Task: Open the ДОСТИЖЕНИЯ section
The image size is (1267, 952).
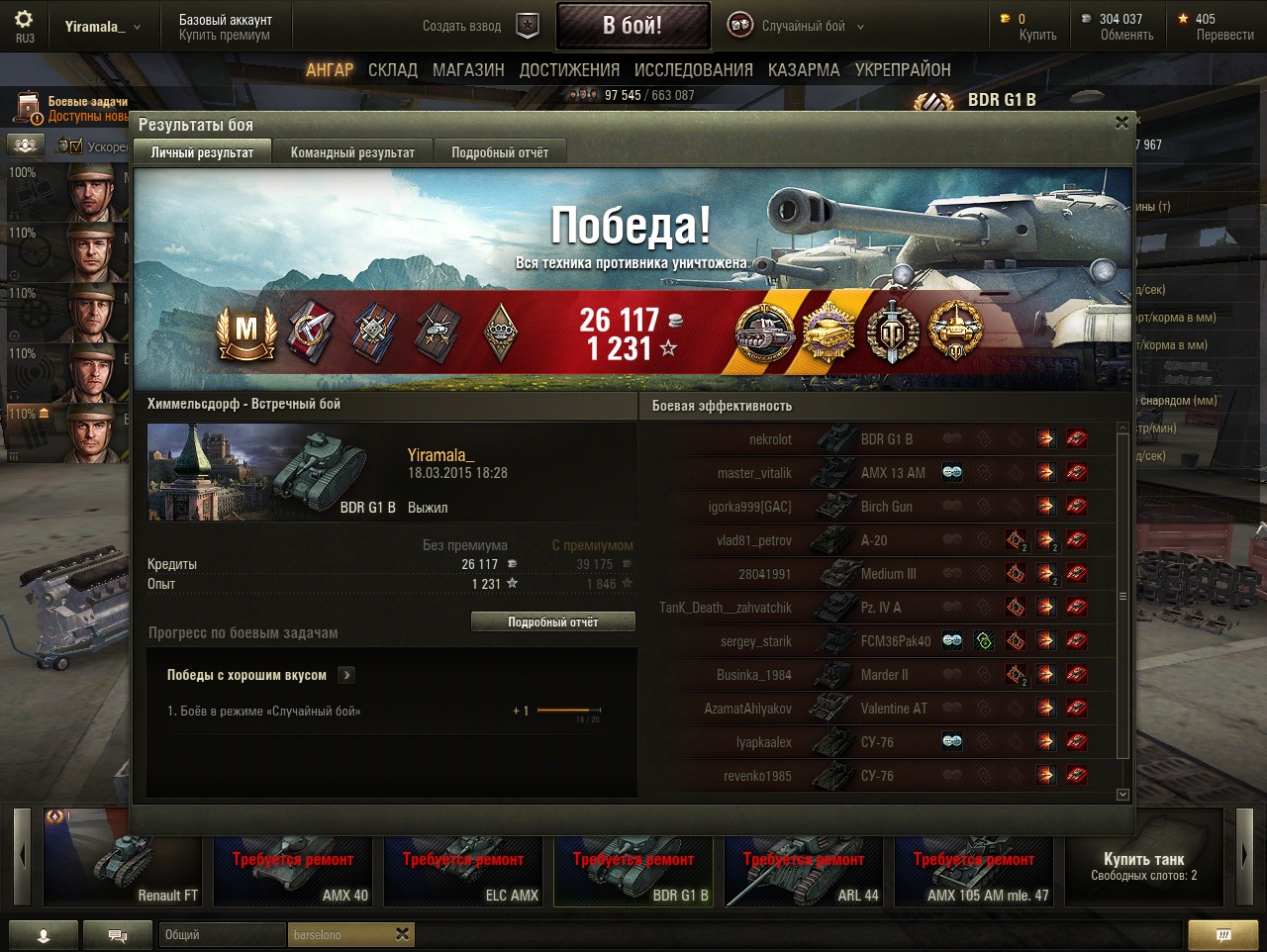Action: 569,70
